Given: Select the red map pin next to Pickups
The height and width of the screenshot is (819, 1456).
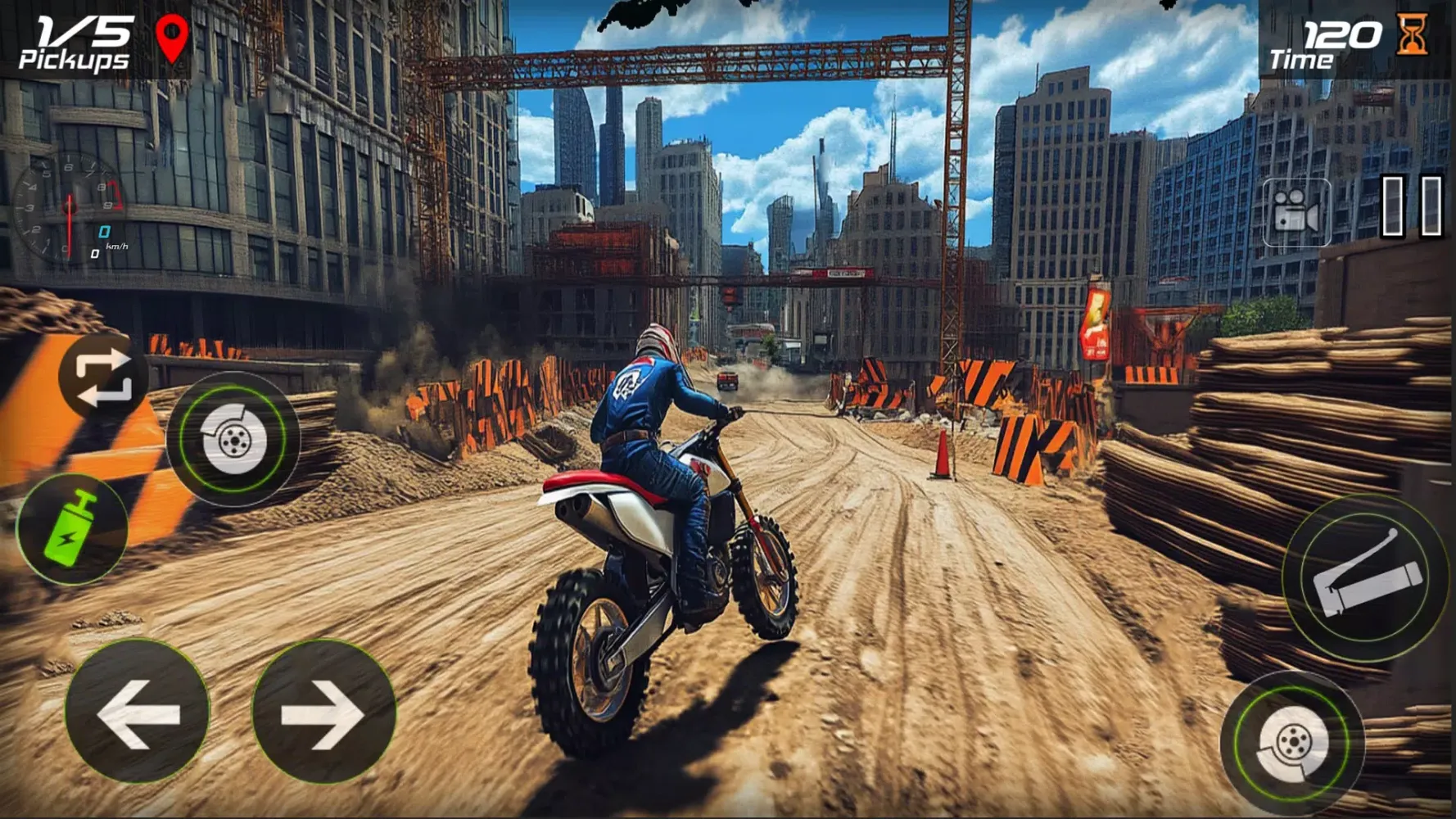Looking at the screenshot, I should (170, 36).
